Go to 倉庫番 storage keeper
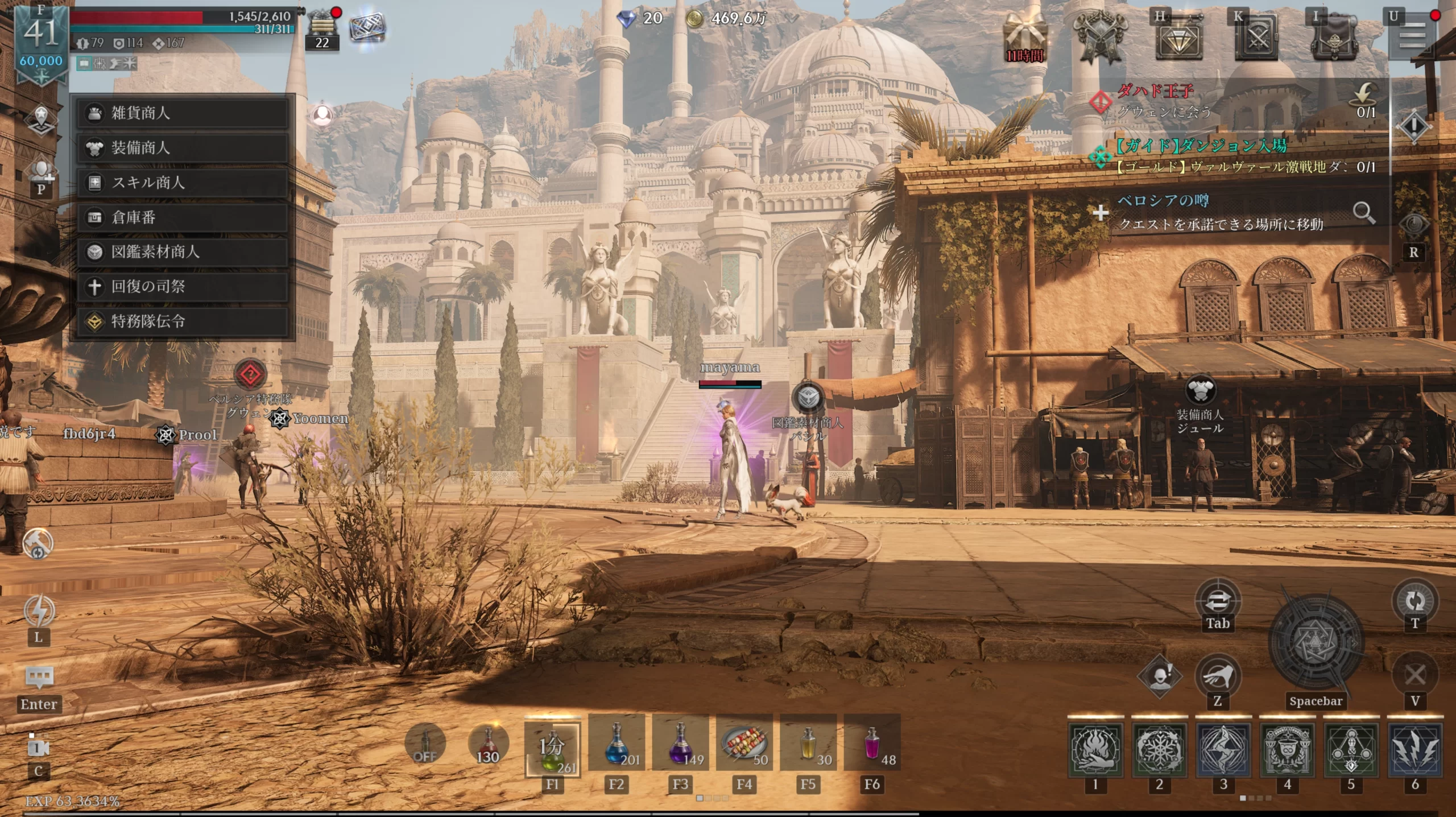Viewport: 1456px width, 817px height. click(182, 217)
